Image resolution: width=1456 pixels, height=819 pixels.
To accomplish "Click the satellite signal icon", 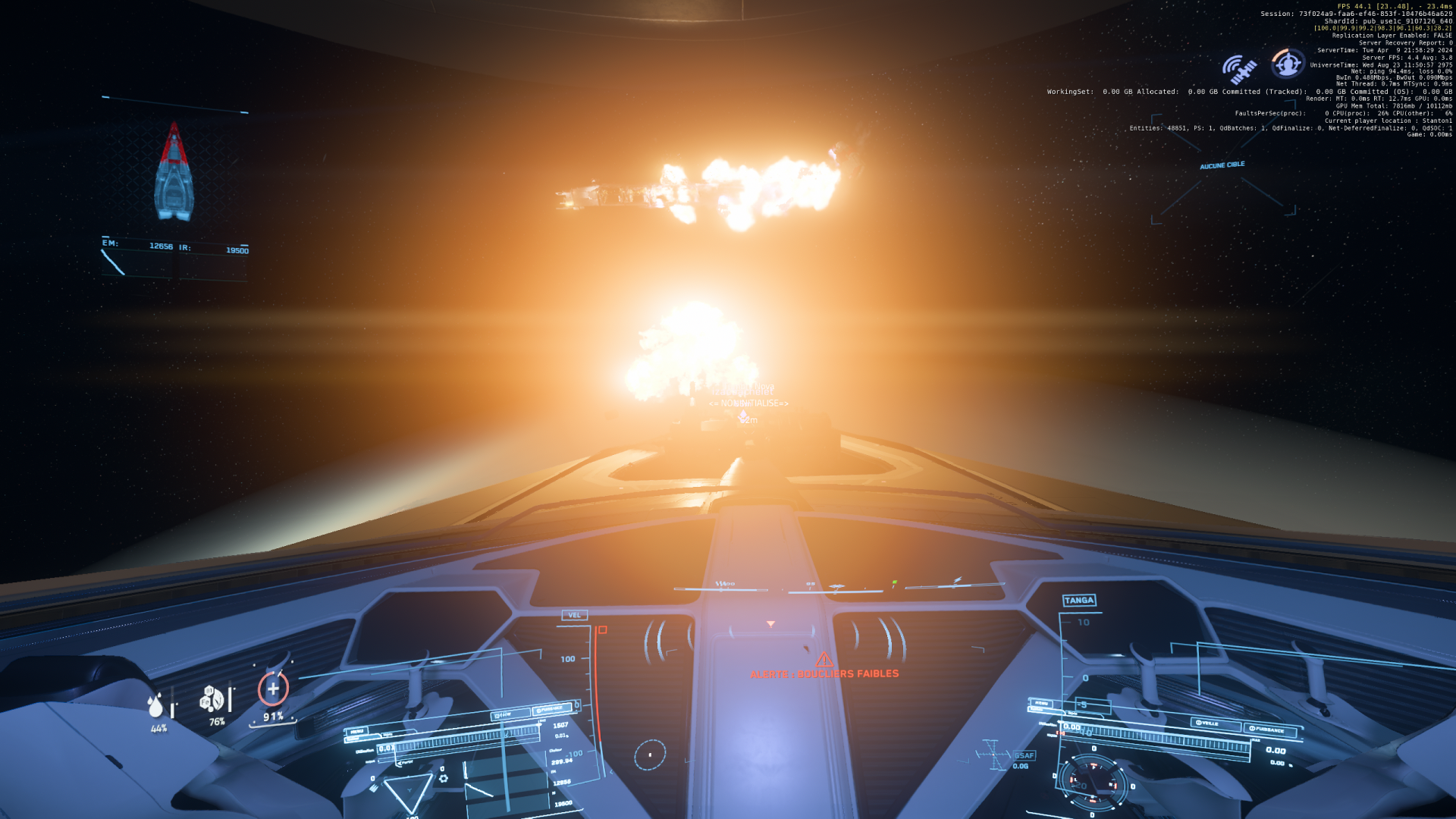I will pos(1239,70).
